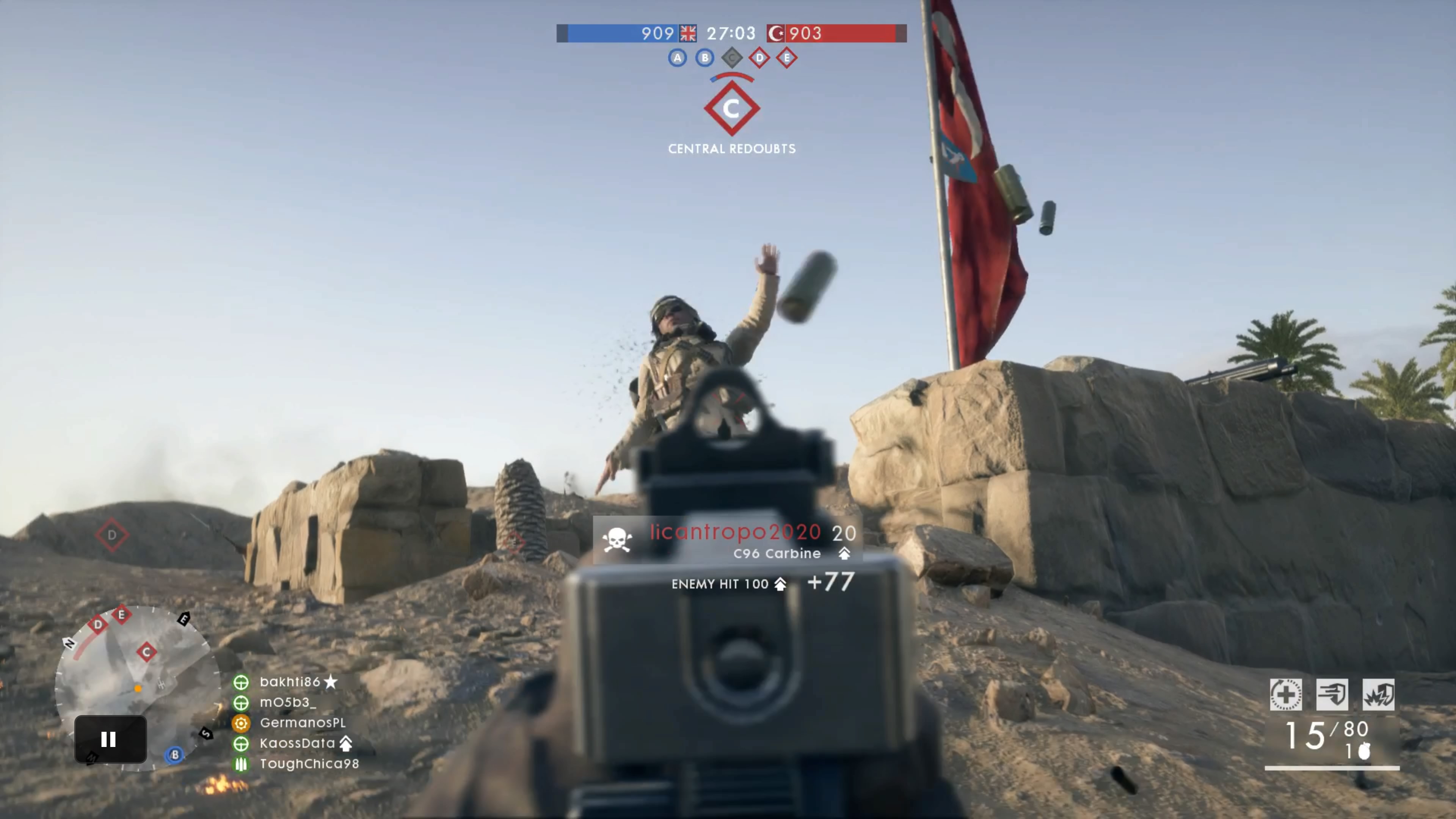Select the speeding-projectile gadget icon
The image size is (1456, 819).
pyautogui.click(x=1332, y=694)
